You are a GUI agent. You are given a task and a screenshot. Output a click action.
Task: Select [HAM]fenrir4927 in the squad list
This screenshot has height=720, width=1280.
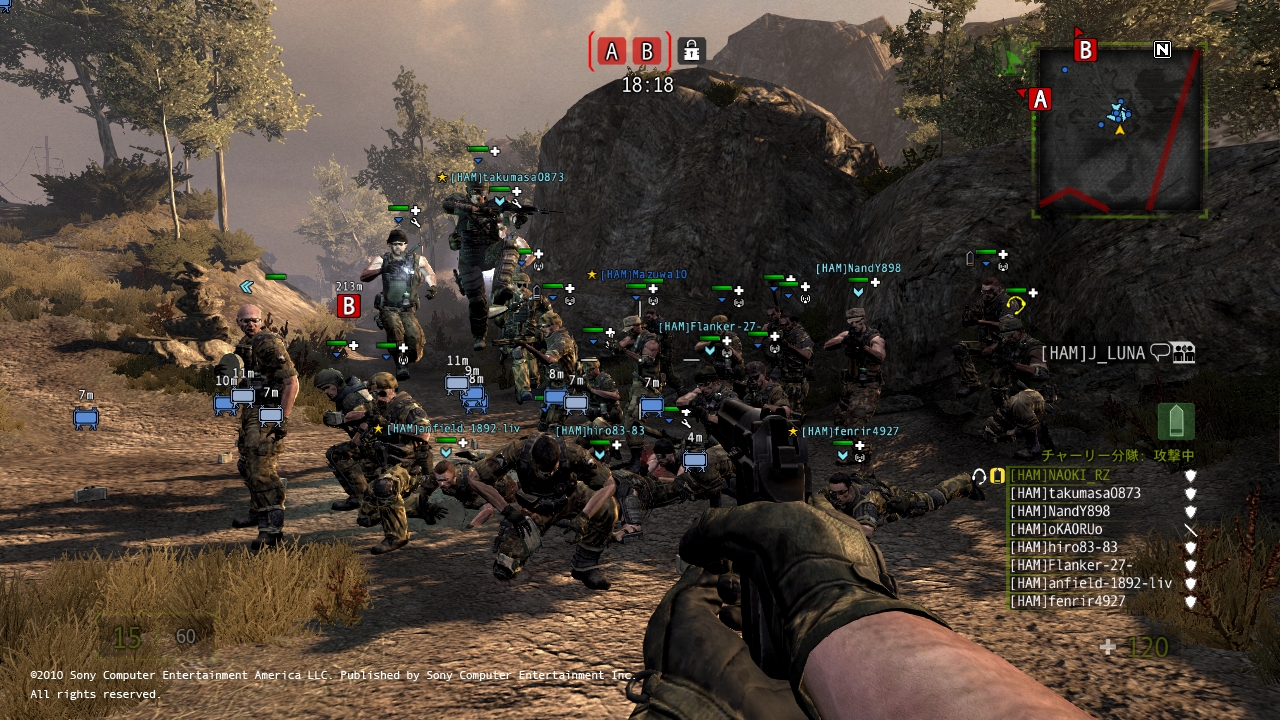(1067, 602)
